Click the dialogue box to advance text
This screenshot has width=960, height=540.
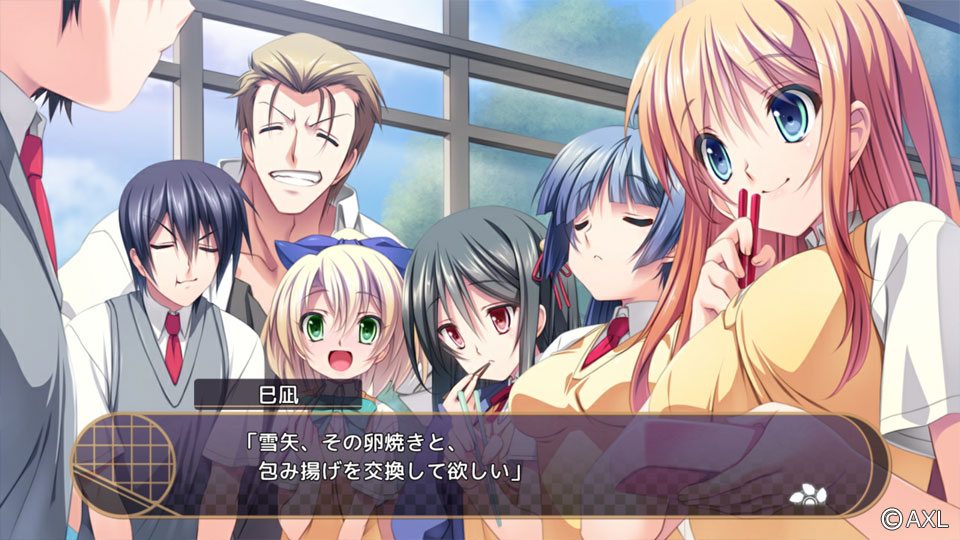coord(480,462)
